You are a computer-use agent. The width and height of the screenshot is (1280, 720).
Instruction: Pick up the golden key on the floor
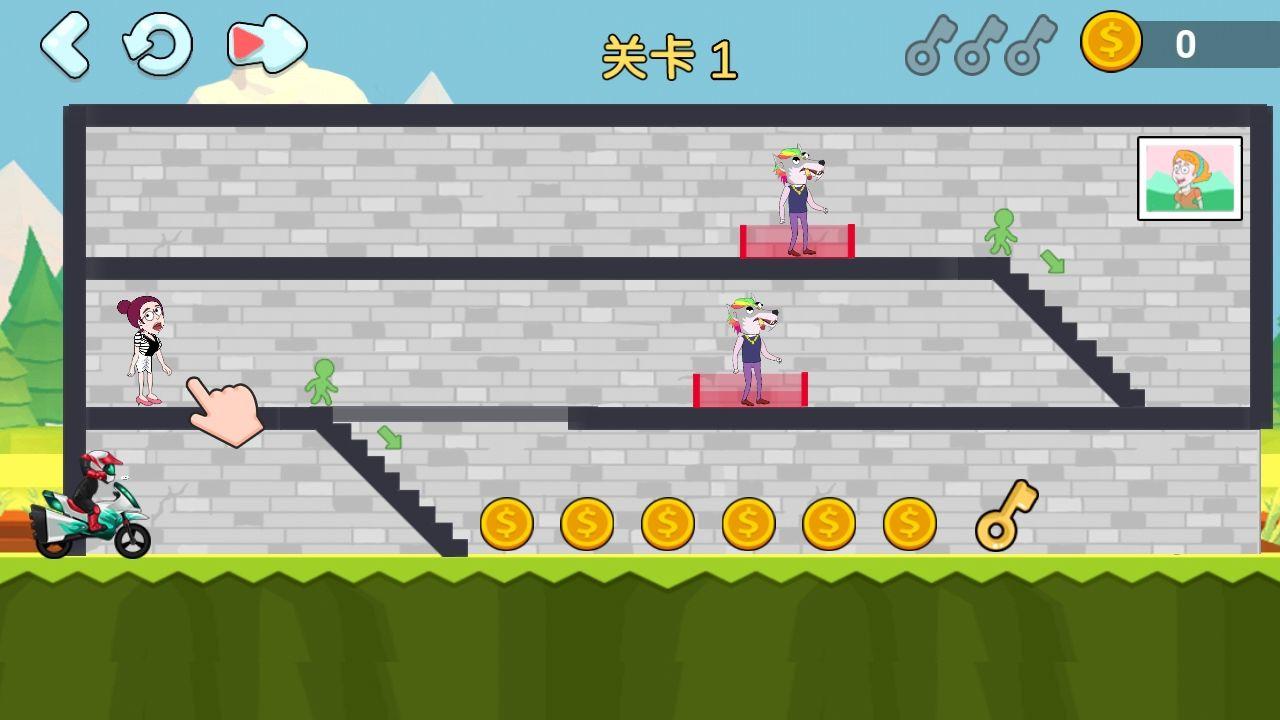coord(1005,518)
